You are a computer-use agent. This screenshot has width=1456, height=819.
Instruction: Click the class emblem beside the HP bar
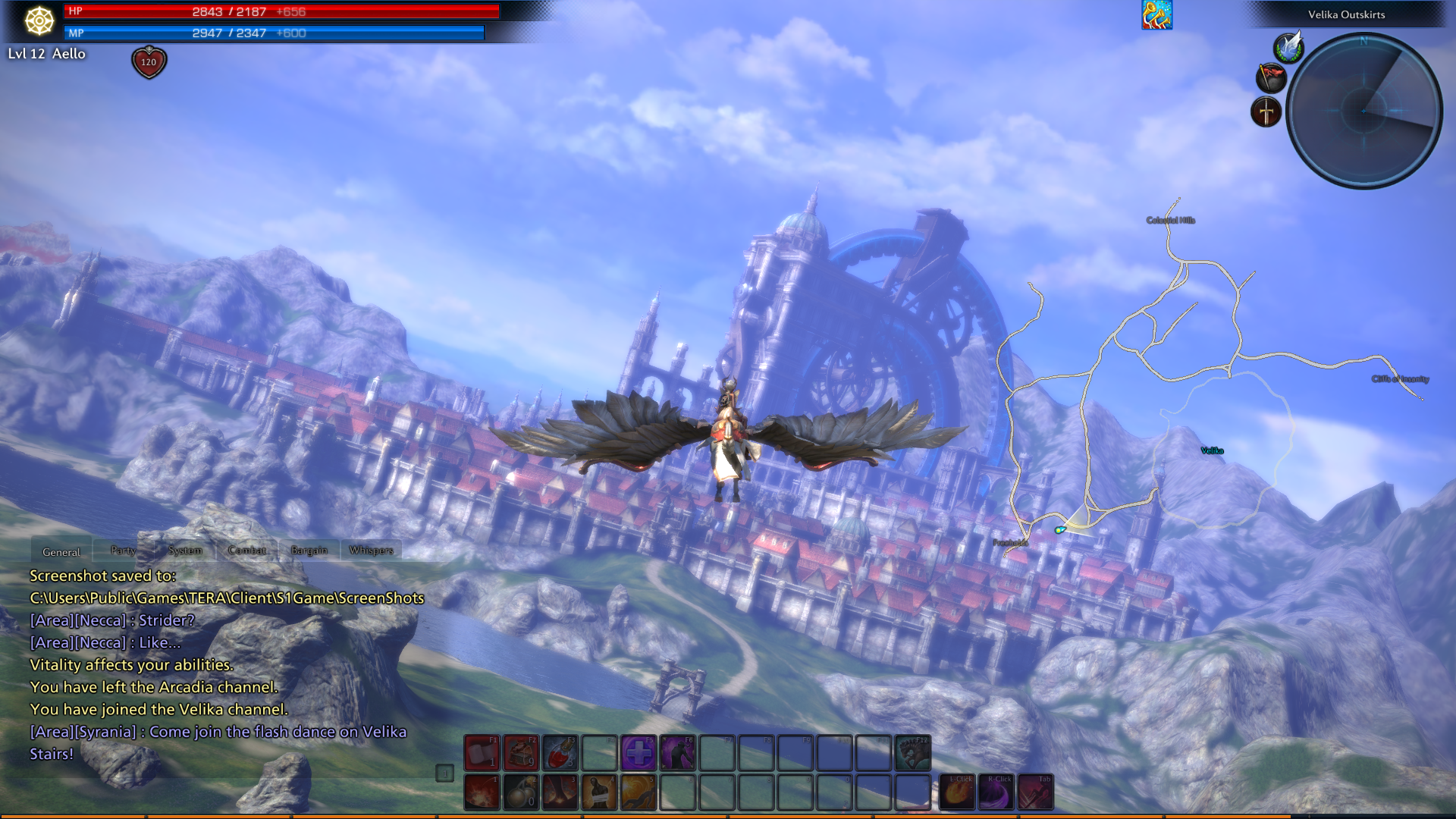[39, 20]
